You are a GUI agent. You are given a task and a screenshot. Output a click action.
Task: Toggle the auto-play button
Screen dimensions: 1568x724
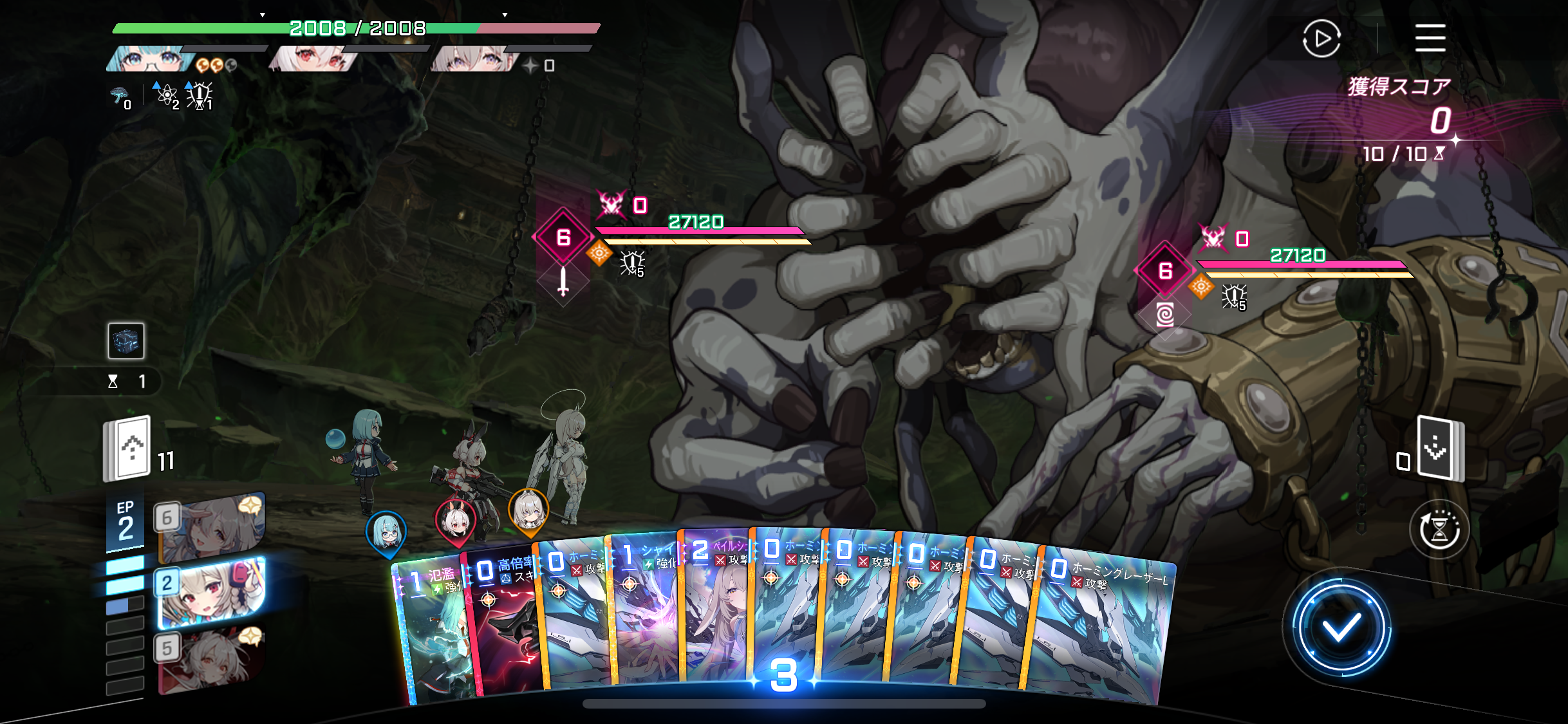click(1321, 39)
